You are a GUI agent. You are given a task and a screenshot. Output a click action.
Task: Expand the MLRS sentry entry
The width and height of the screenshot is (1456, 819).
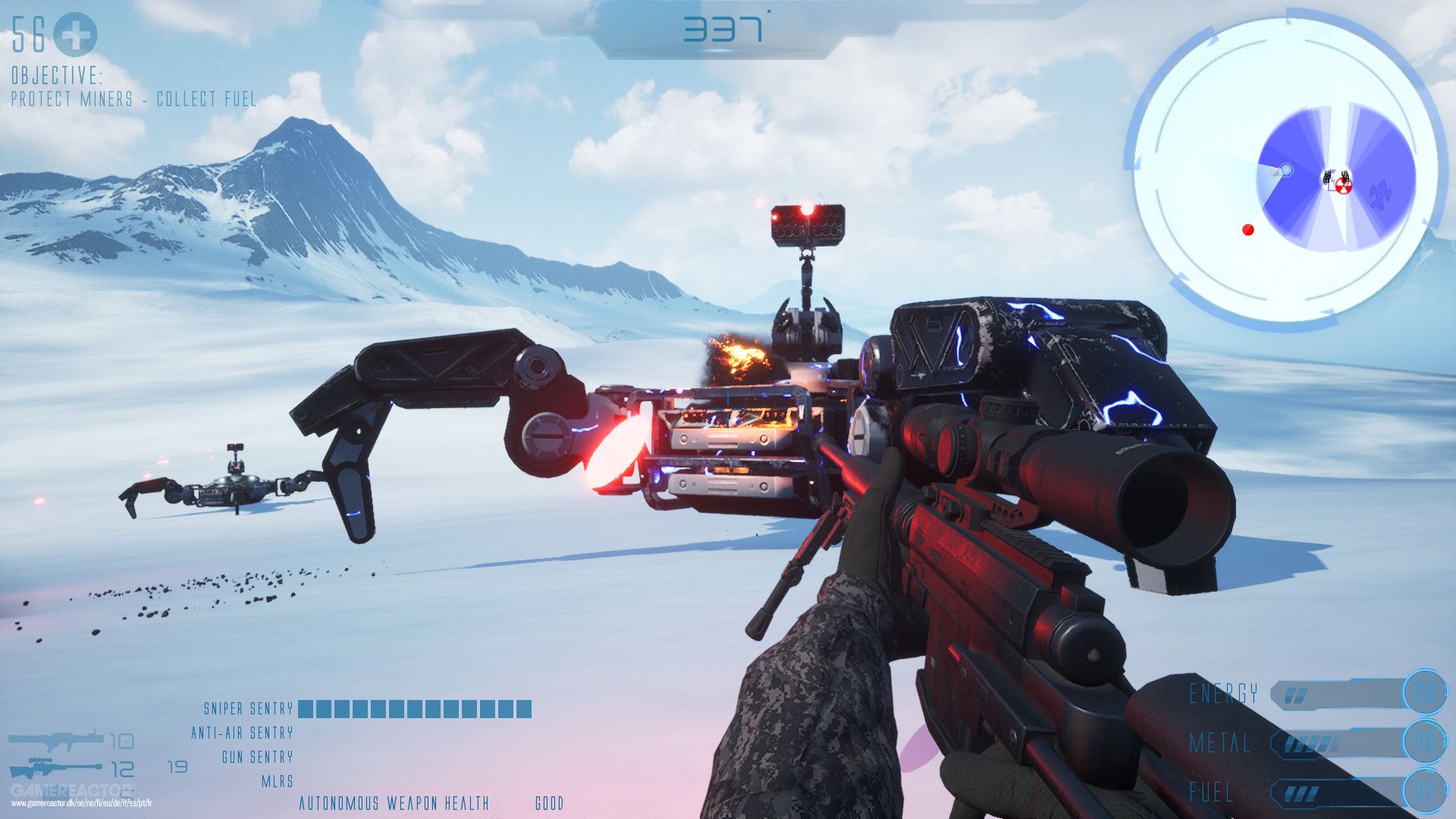[277, 781]
